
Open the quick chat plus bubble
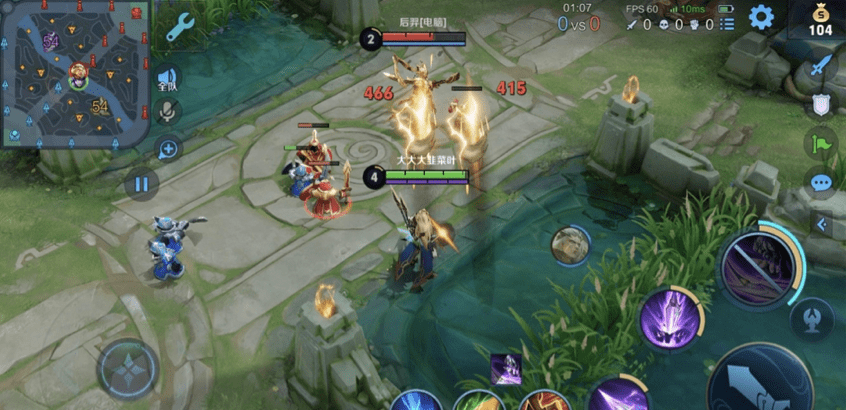click(x=168, y=149)
